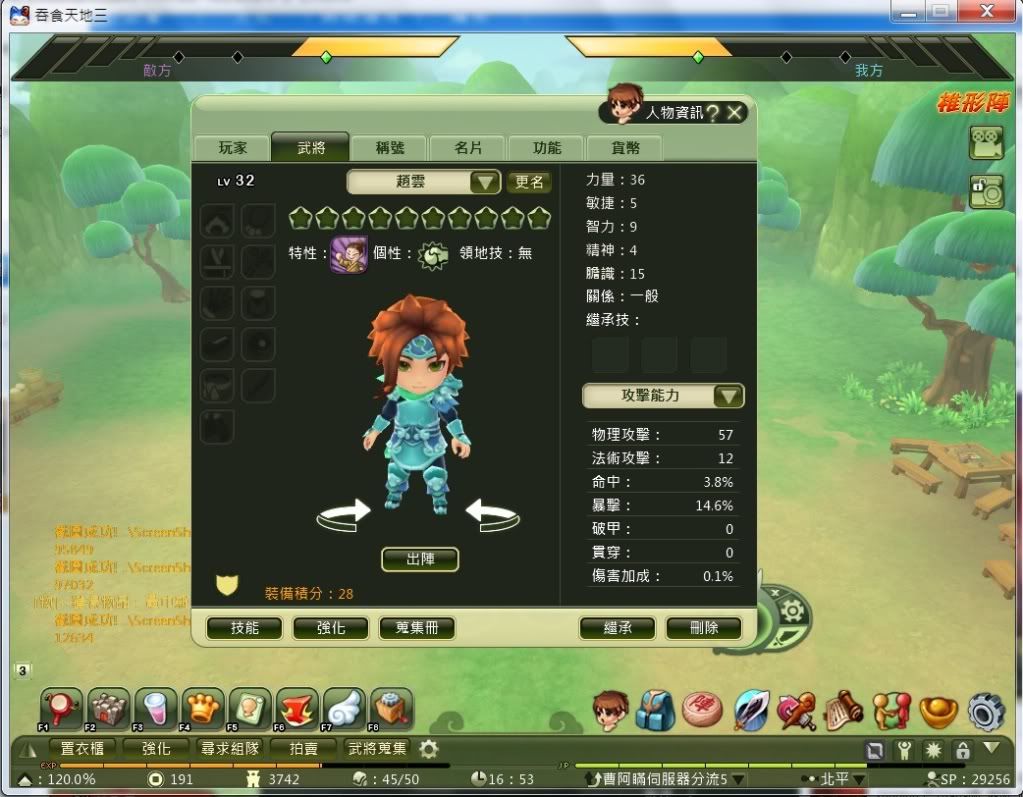The image size is (1023, 797).
Task: Expand the 攻擊能力 stats dropdown
Action: [728, 396]
